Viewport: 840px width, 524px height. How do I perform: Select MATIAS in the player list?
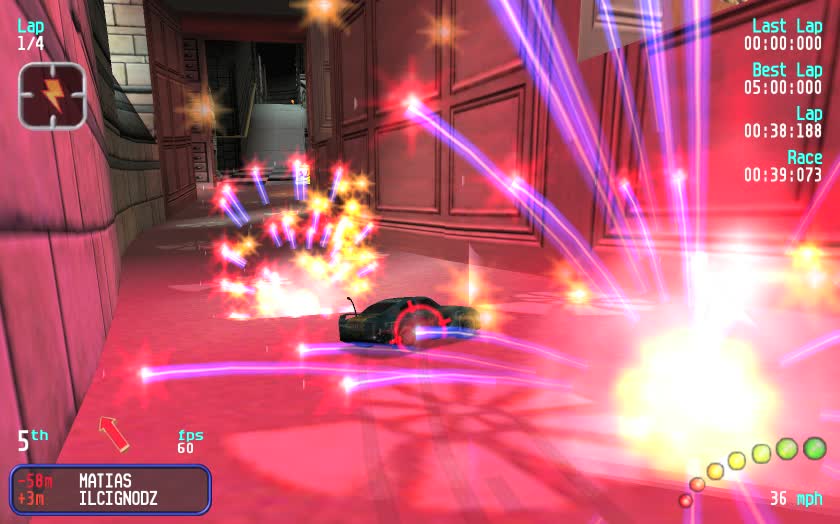pos(104,480)
